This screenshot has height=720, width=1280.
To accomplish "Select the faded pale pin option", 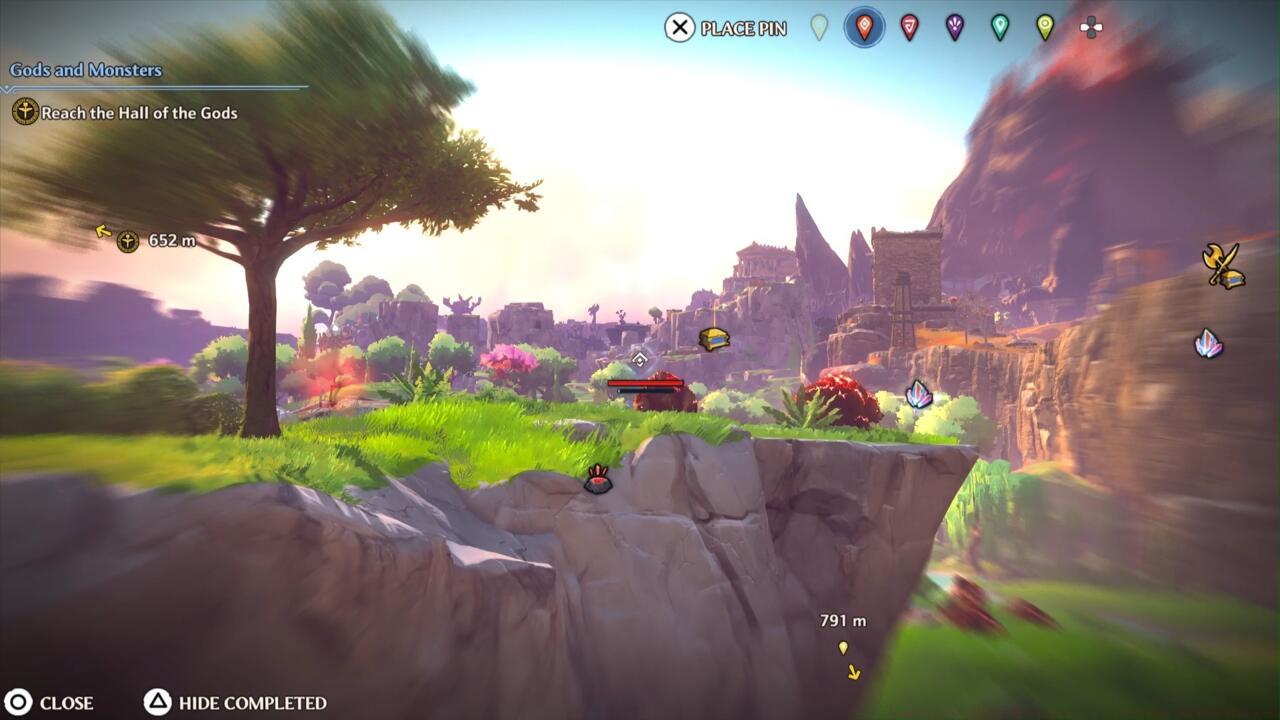I will click(x=819, y=27).
